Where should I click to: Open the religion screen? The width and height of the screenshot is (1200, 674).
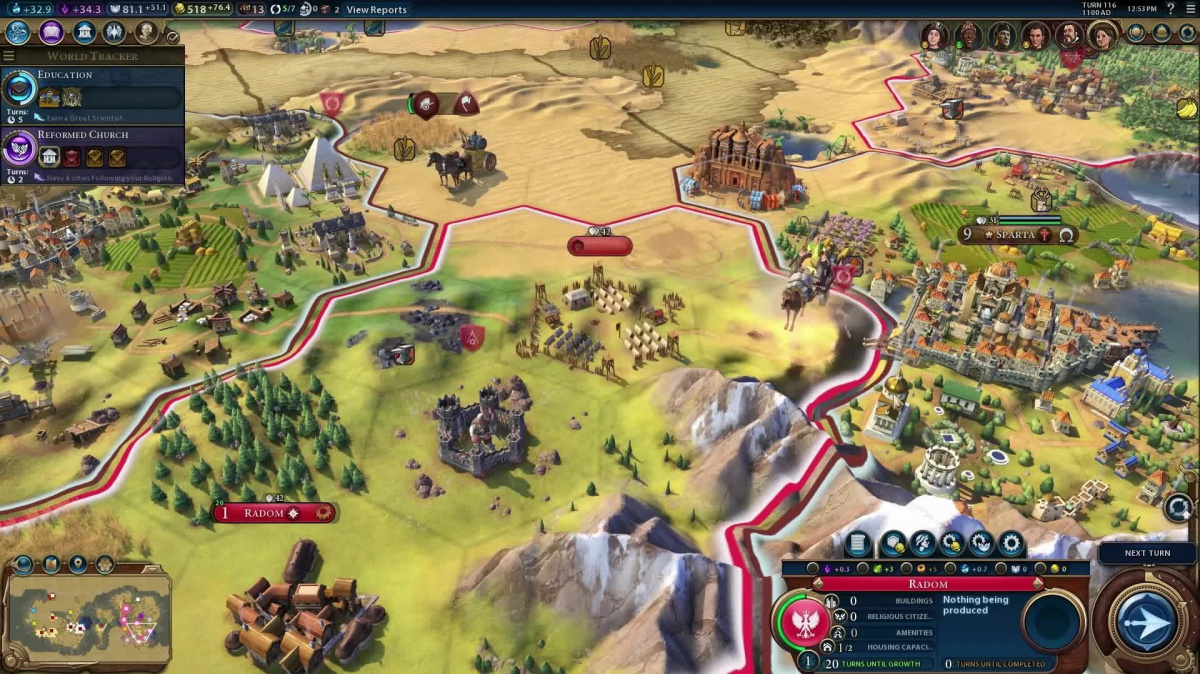[x=115, y=32]
